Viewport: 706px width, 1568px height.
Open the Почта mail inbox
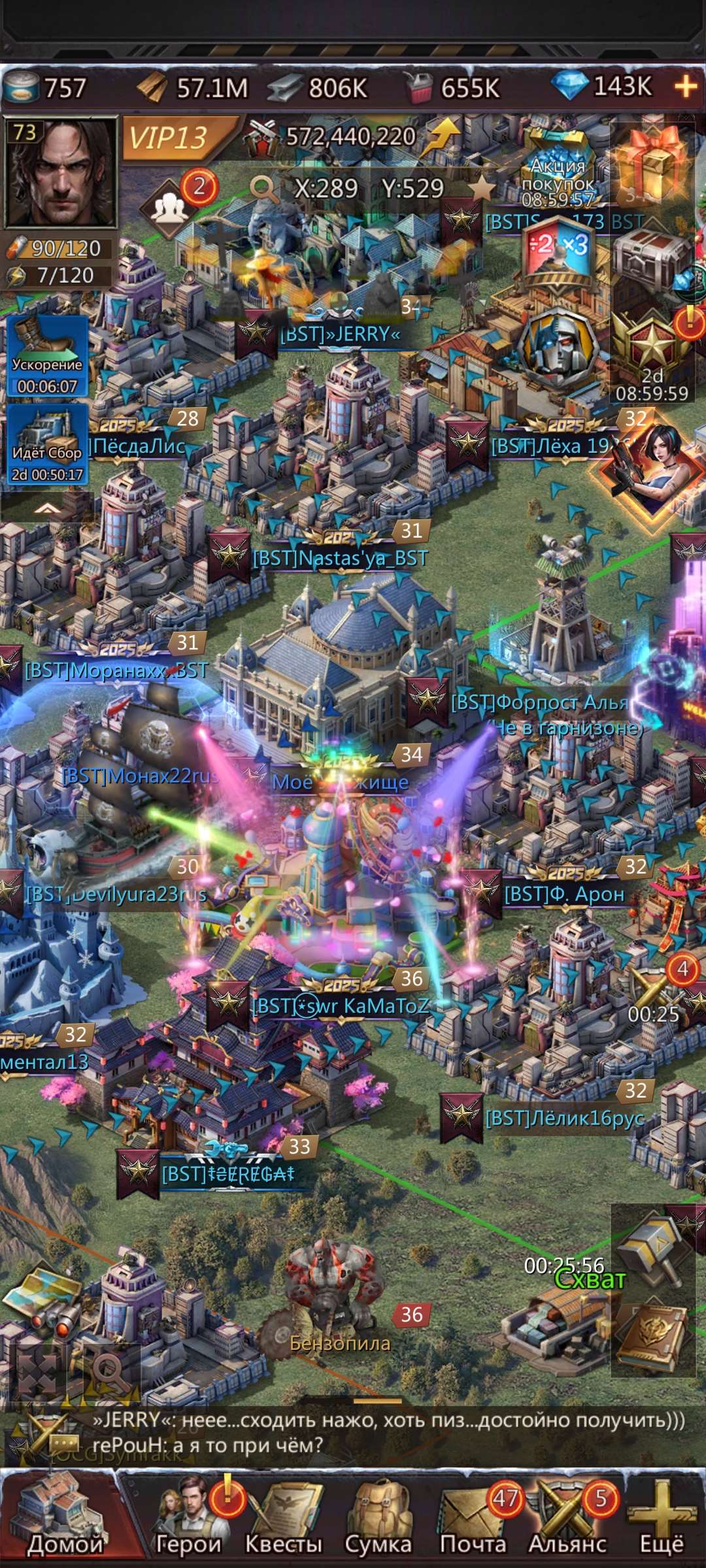coord(474,1517)
